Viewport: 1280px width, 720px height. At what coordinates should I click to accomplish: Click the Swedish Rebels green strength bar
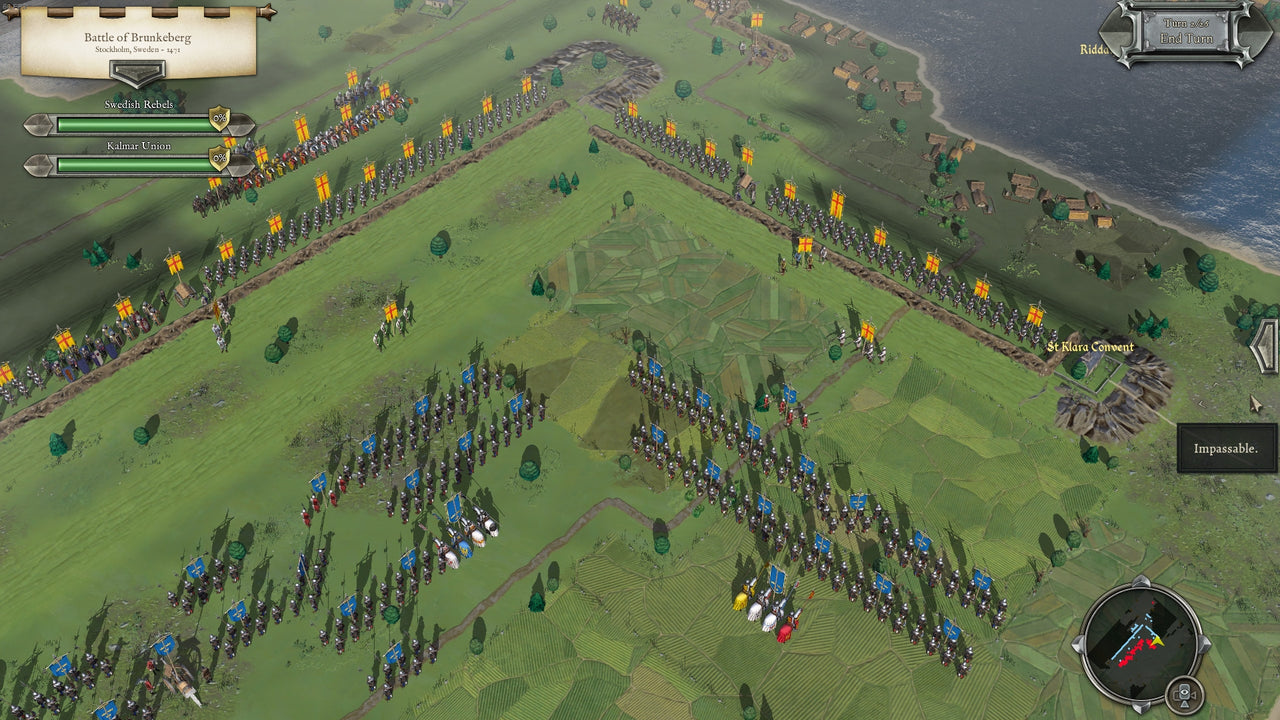(133, 125)
